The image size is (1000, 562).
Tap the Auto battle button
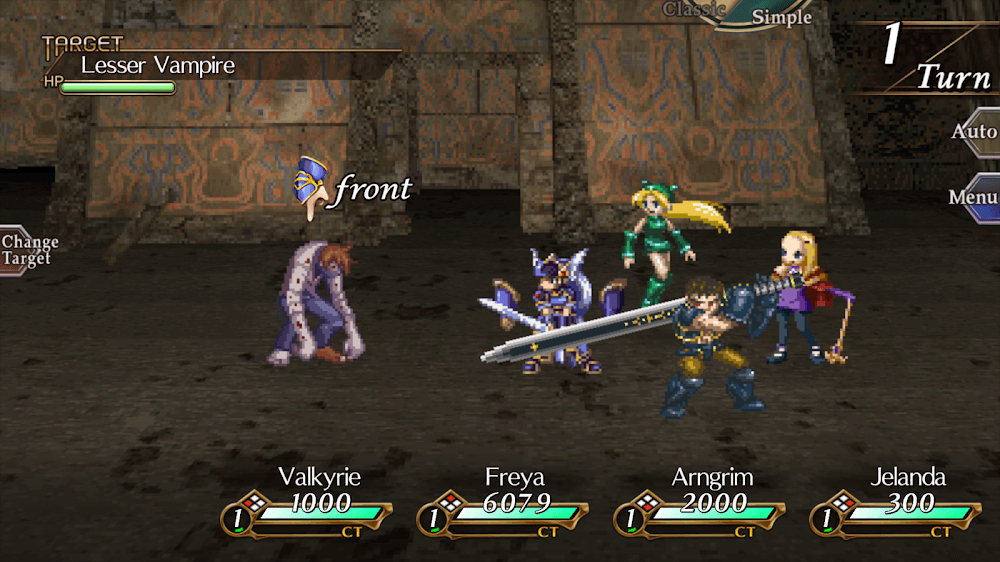coord(974,132)
